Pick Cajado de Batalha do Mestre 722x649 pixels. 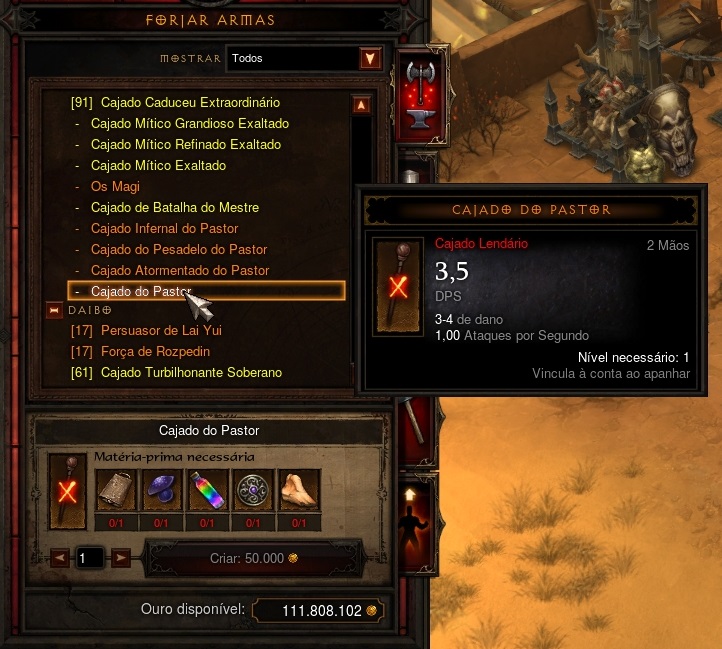click(x=174, y=208)
